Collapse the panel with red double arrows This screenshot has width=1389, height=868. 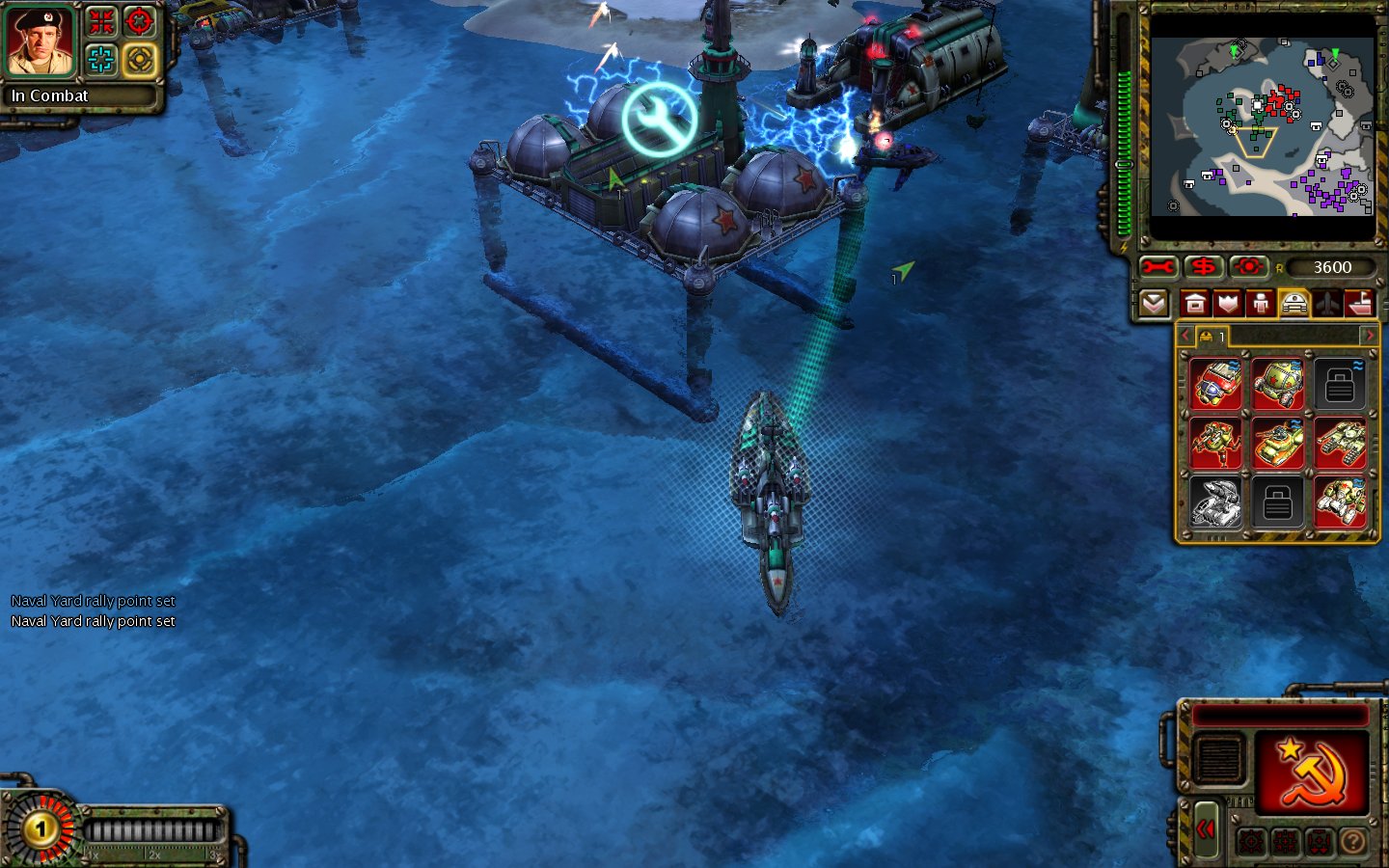[x=1206, y=829]
